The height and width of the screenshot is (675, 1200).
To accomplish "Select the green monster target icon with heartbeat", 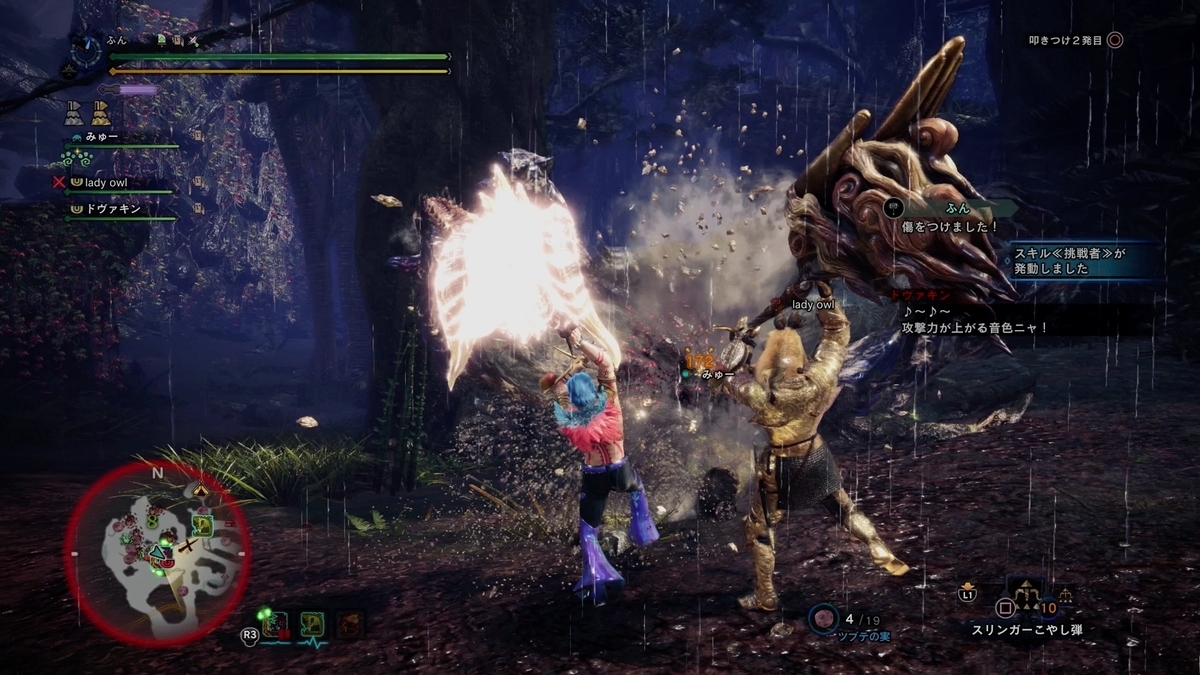I will coord(312,625).
